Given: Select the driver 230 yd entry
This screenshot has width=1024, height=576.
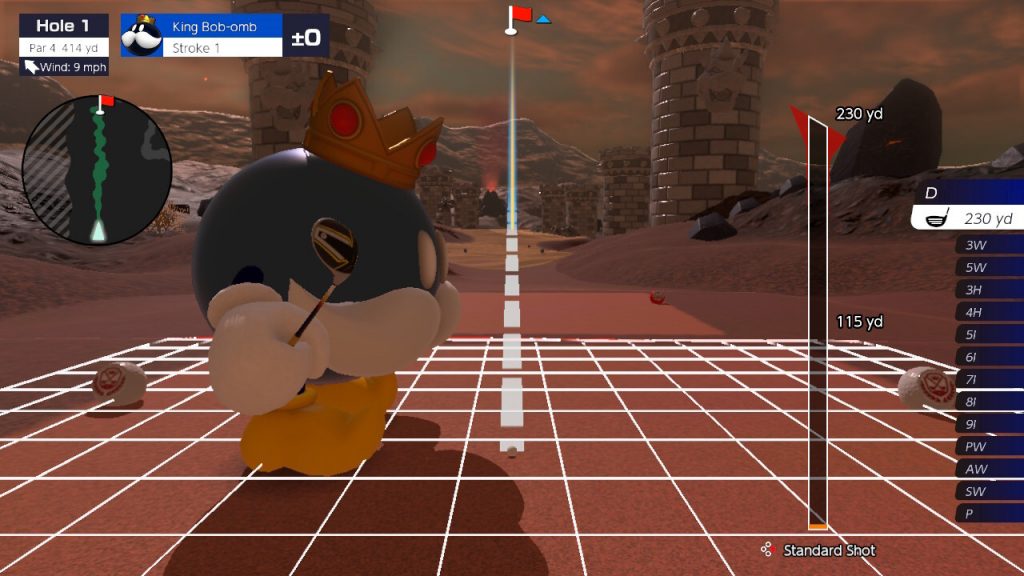Looking at the screenshot, I should pos(968,218).
